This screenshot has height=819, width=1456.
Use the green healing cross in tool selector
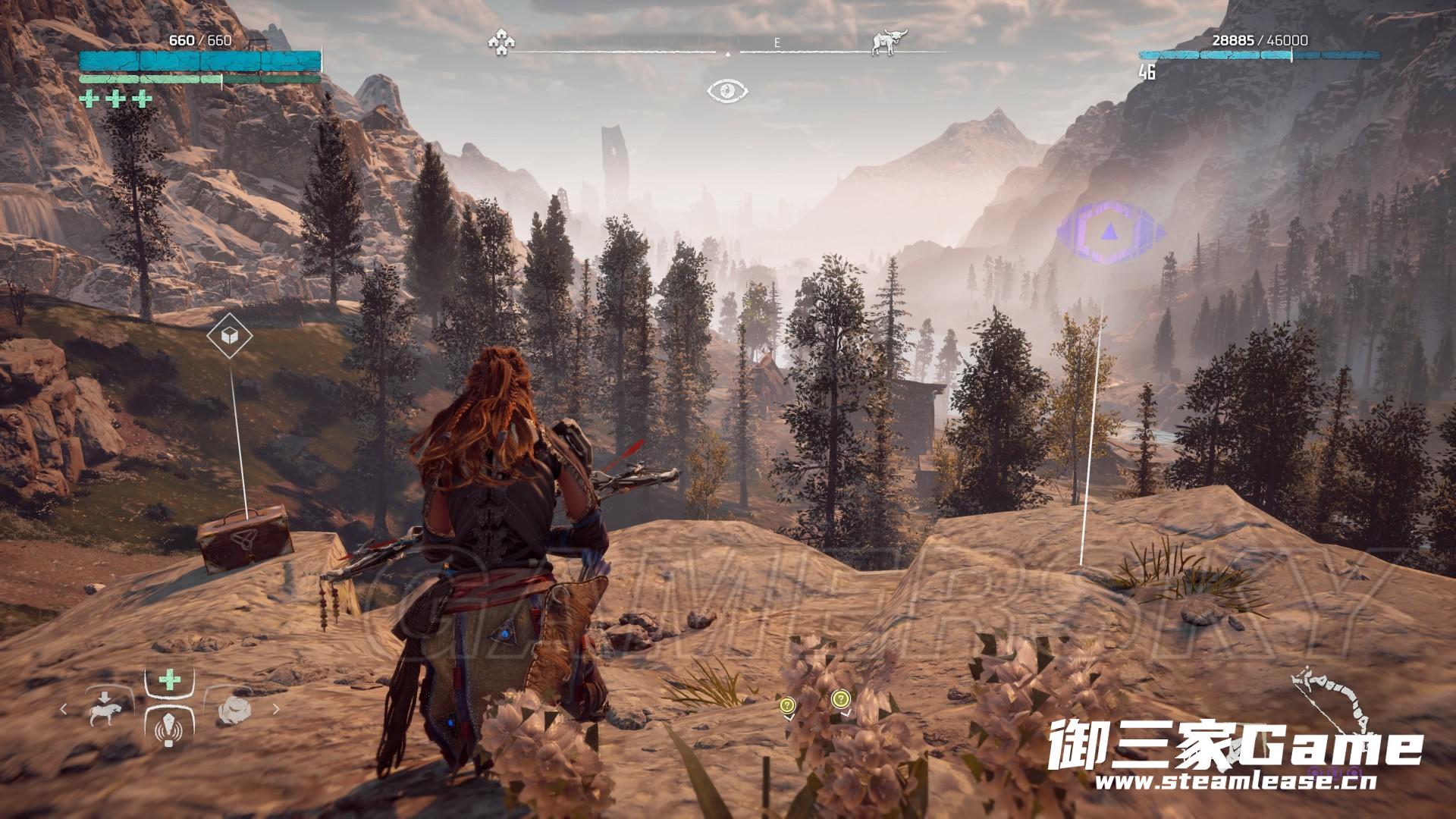pos(168,679)
